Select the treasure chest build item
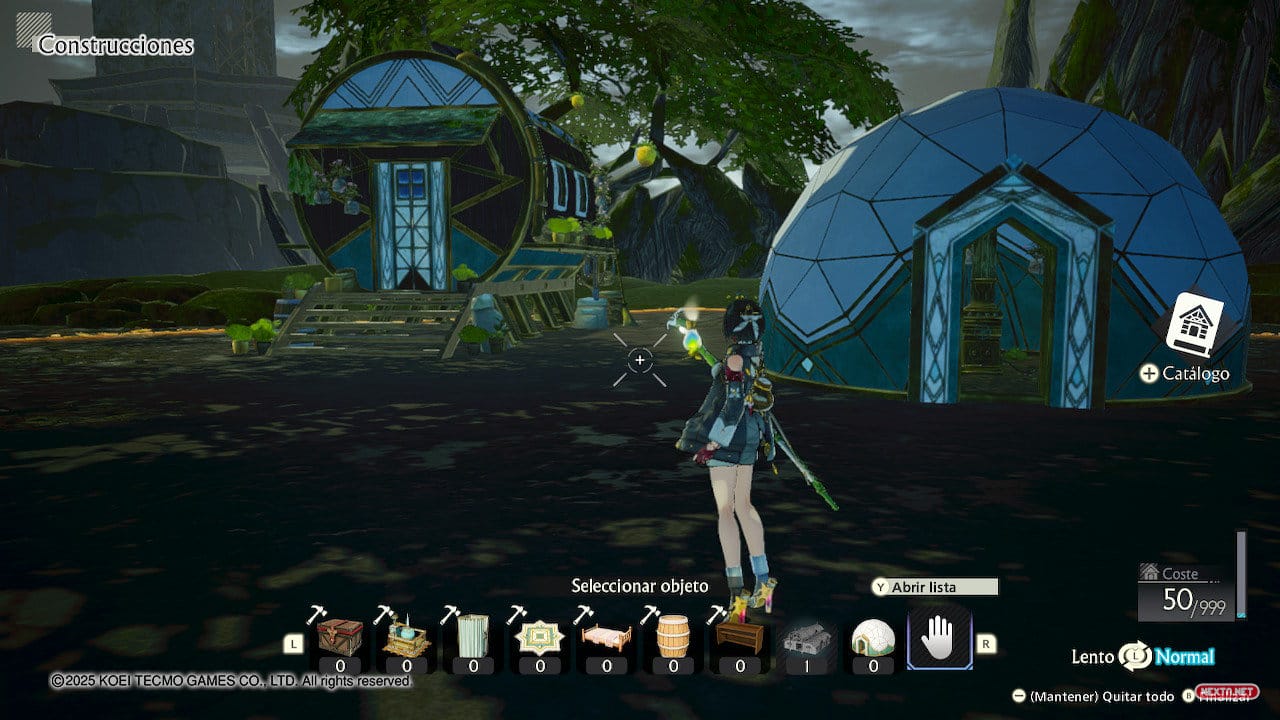Screen dimensions: 1280x720 click(x=340, y=637)
